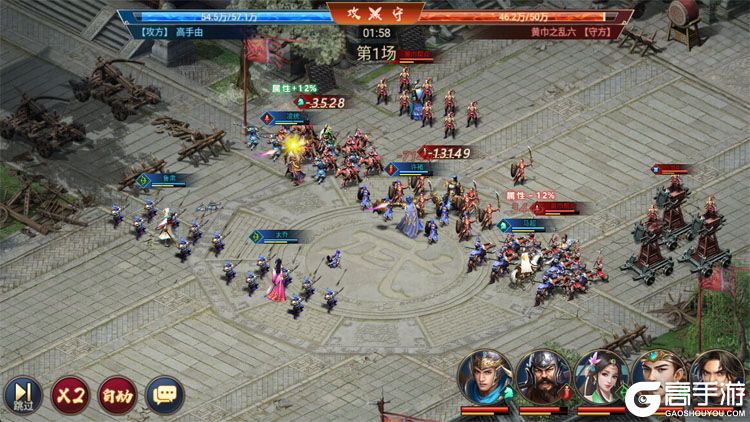This screenshot has height=422, width=750.
Task: Toggle the X2 battle speed
Action: 69,394
